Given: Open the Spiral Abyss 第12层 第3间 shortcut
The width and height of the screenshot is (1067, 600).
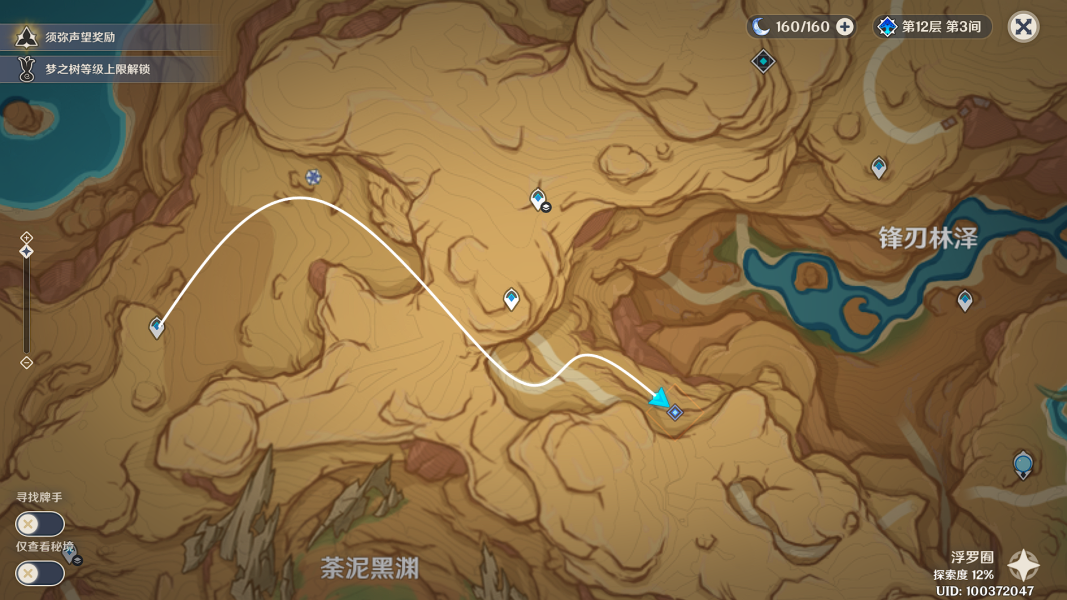Looking at the screenshot, I should click(x=934, y=27).
